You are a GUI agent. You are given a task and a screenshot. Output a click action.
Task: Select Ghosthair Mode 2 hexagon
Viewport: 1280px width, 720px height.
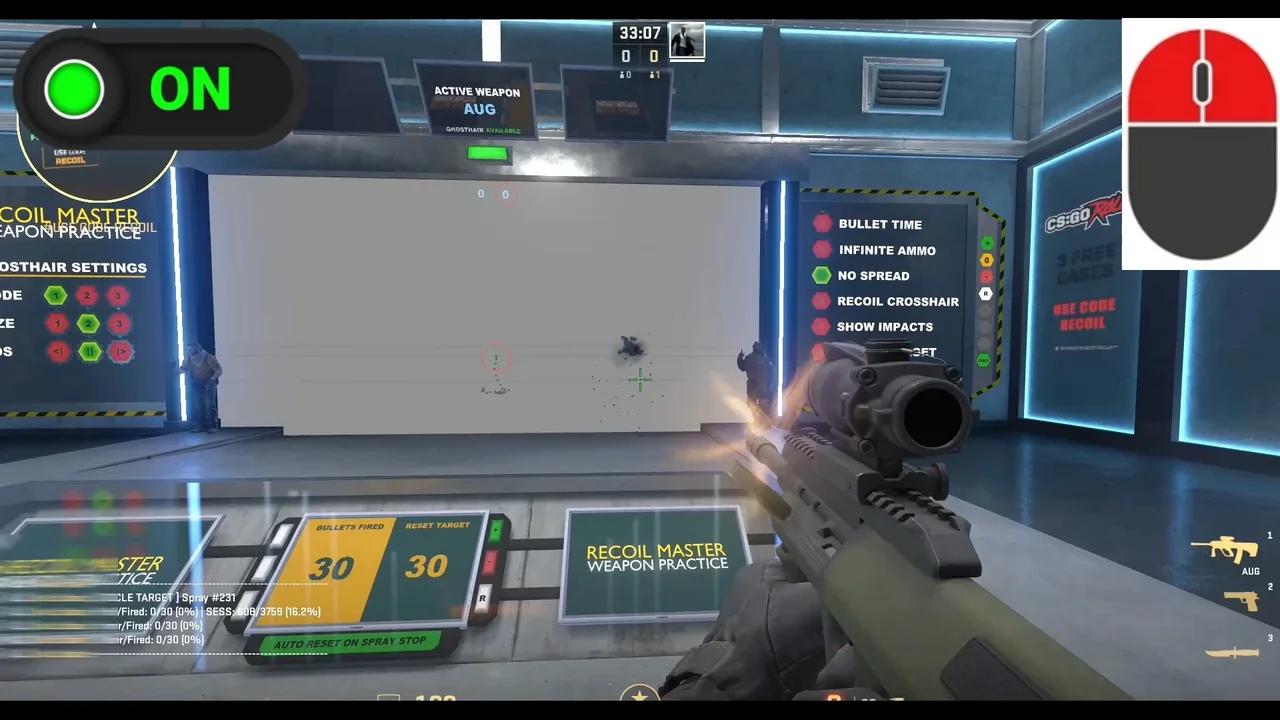(x=88, y=295)
